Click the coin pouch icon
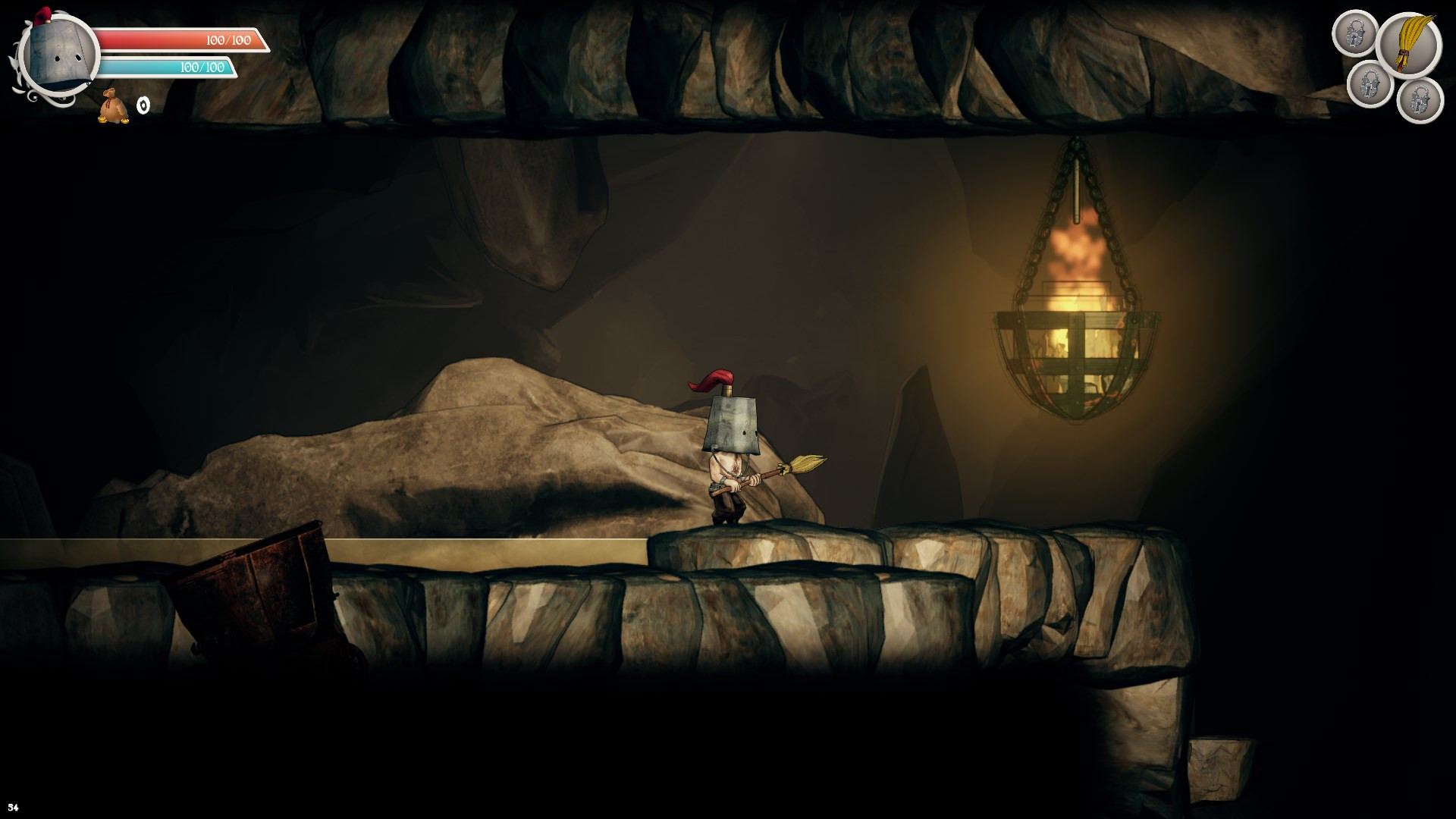This screenshot has width=1456, height=819. 113,106
